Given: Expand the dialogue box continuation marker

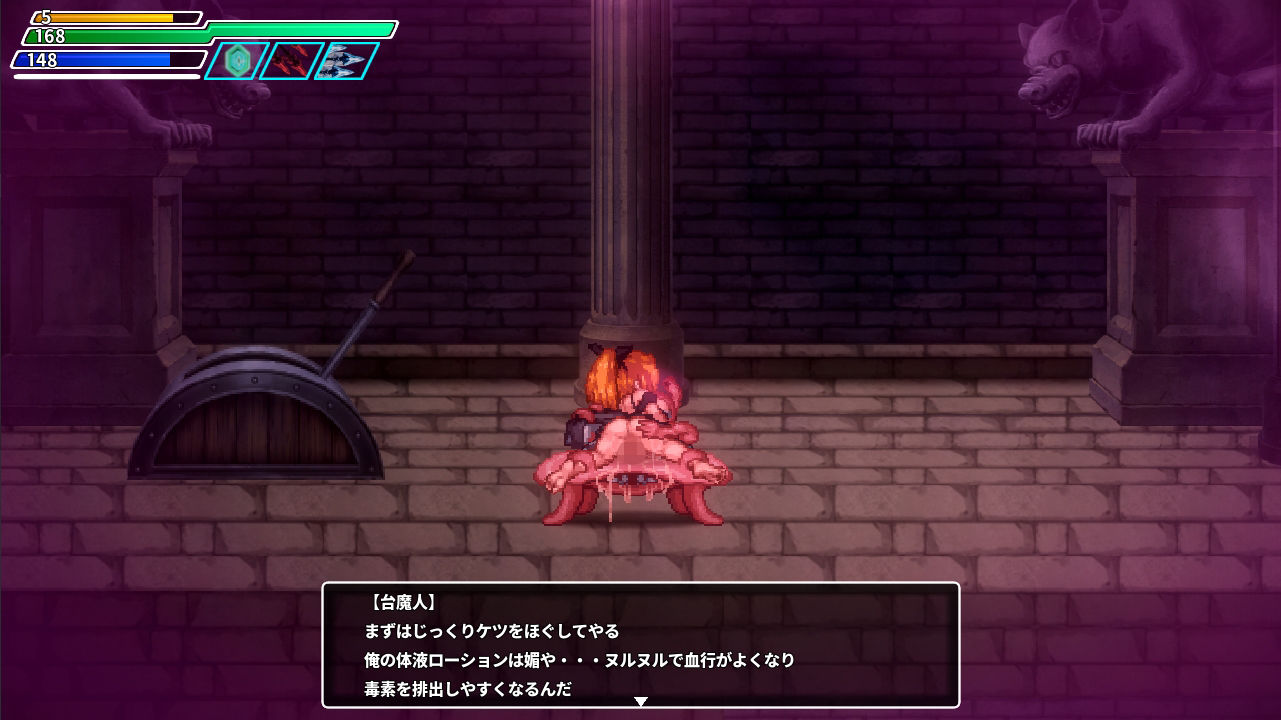Looking at the screenshot, I should 640,701.
